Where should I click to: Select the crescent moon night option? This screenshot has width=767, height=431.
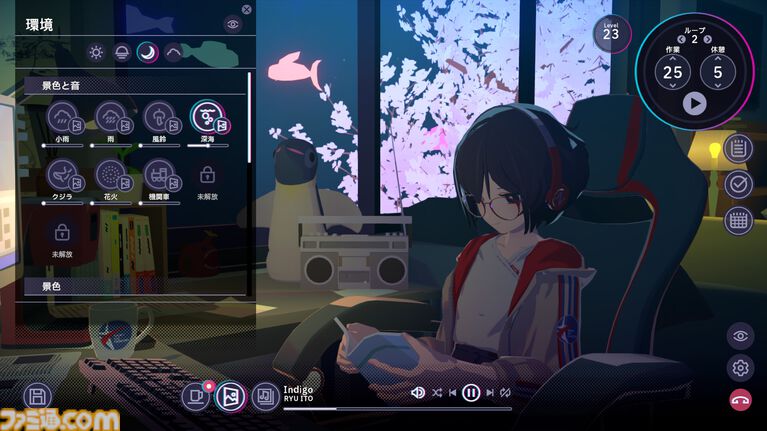click(x=147, y=53)
